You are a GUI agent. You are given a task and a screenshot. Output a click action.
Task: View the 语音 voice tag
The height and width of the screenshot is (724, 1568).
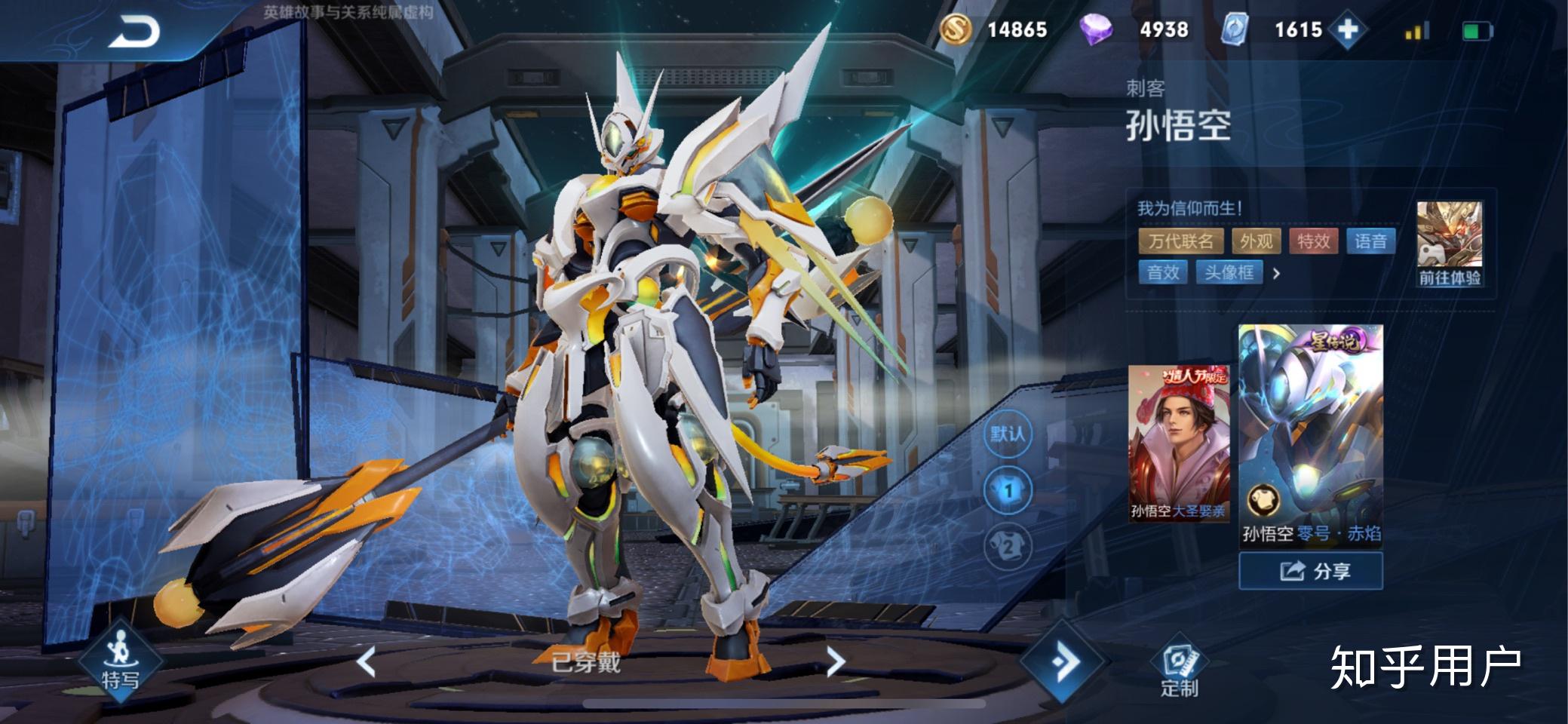(x=1370, y=241)
